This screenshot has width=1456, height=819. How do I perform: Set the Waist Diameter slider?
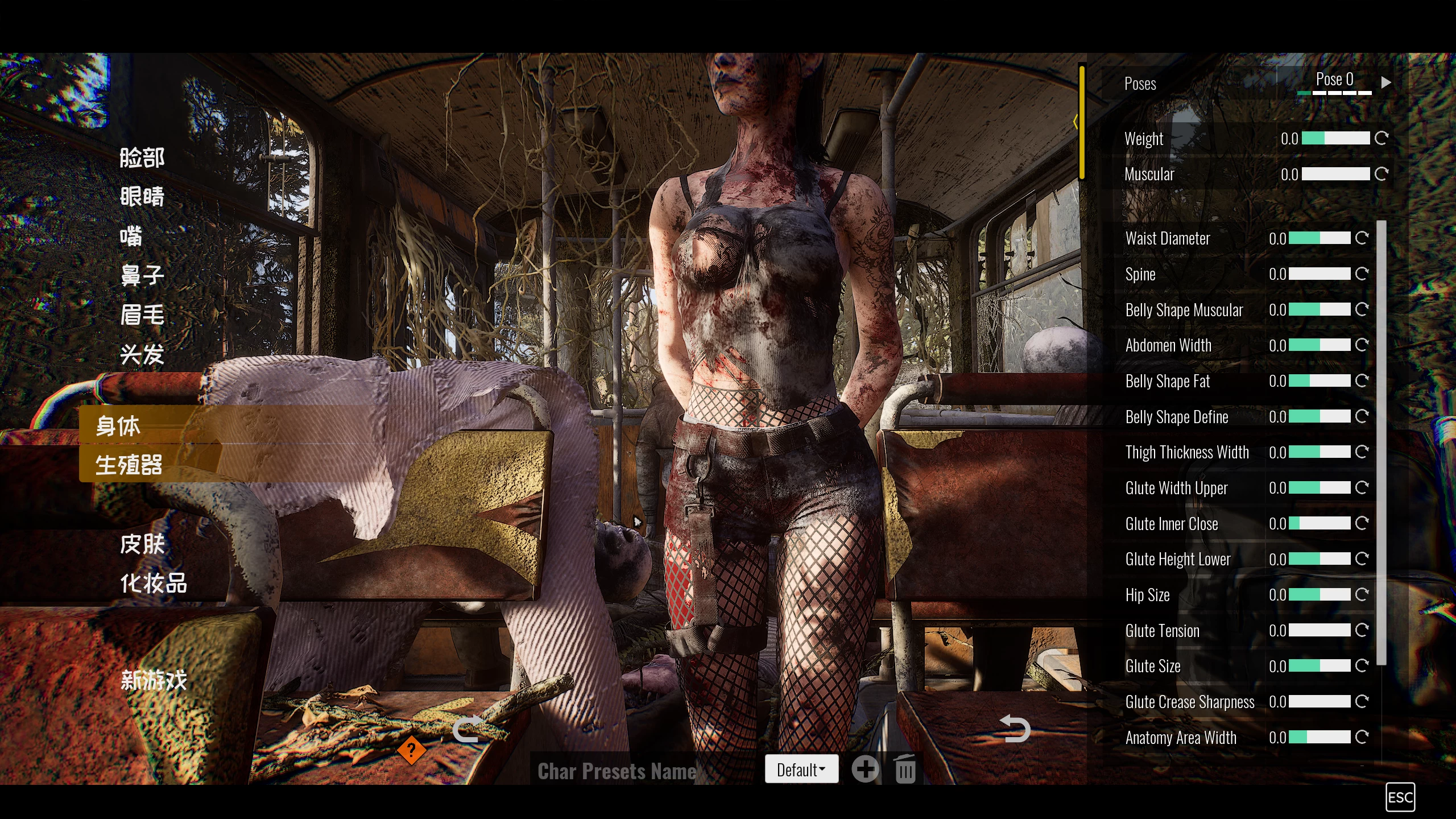[1319, 238]
